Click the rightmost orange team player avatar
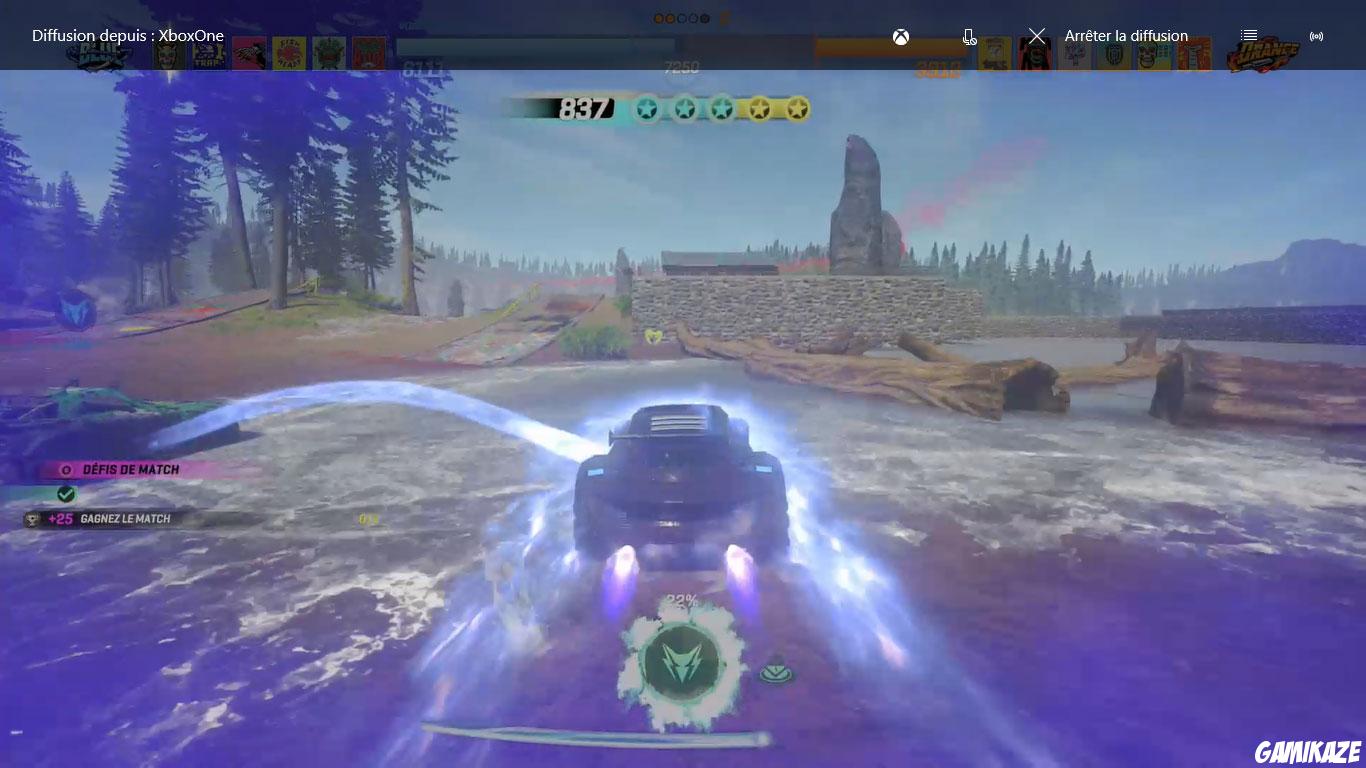The width and height of the screenshot is (1366, 768). [1193, 53]
